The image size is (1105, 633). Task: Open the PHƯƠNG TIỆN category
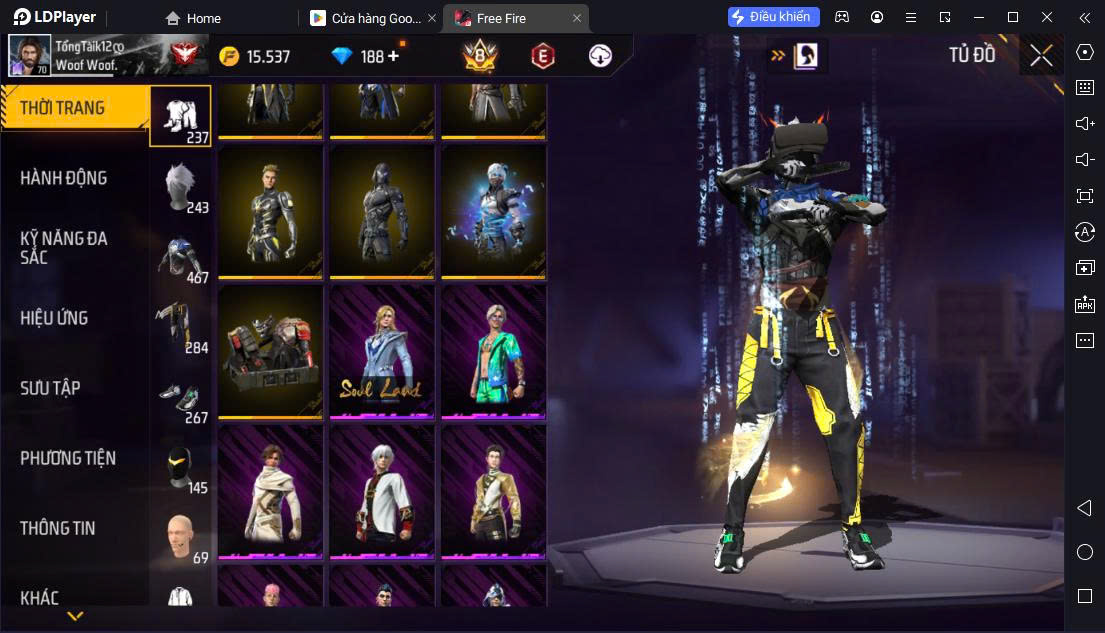coord(68,458)
